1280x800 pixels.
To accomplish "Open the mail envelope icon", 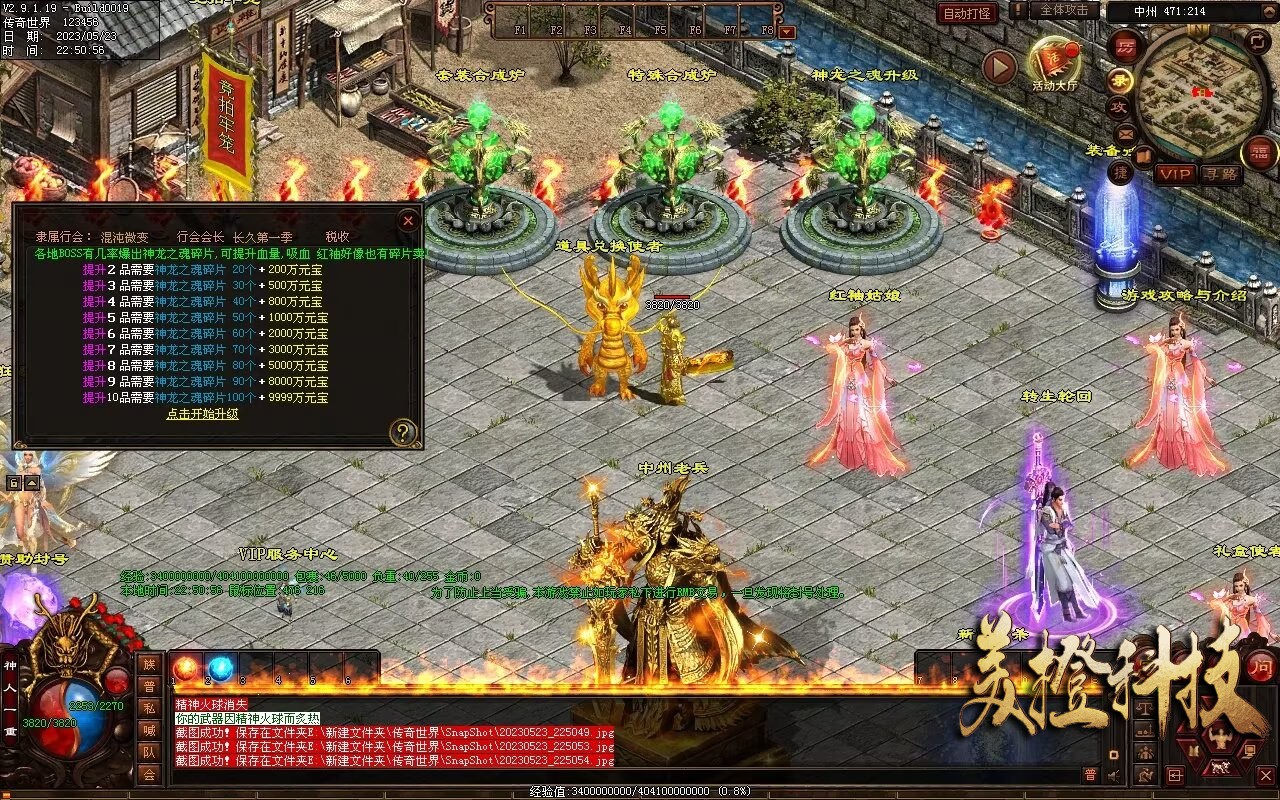I will (x=1125, y=133).
